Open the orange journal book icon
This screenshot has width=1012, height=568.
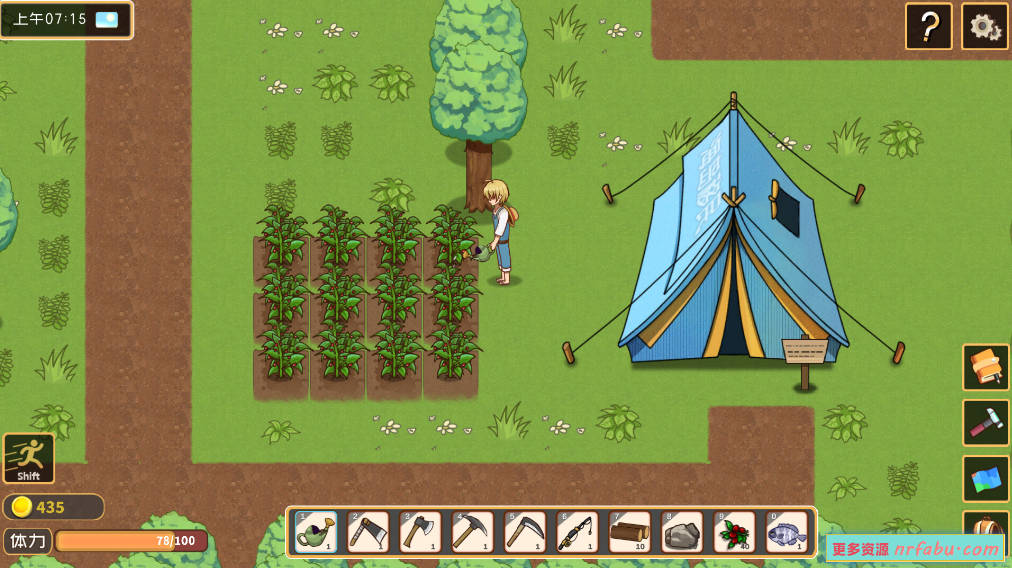[x=986, y=367]
